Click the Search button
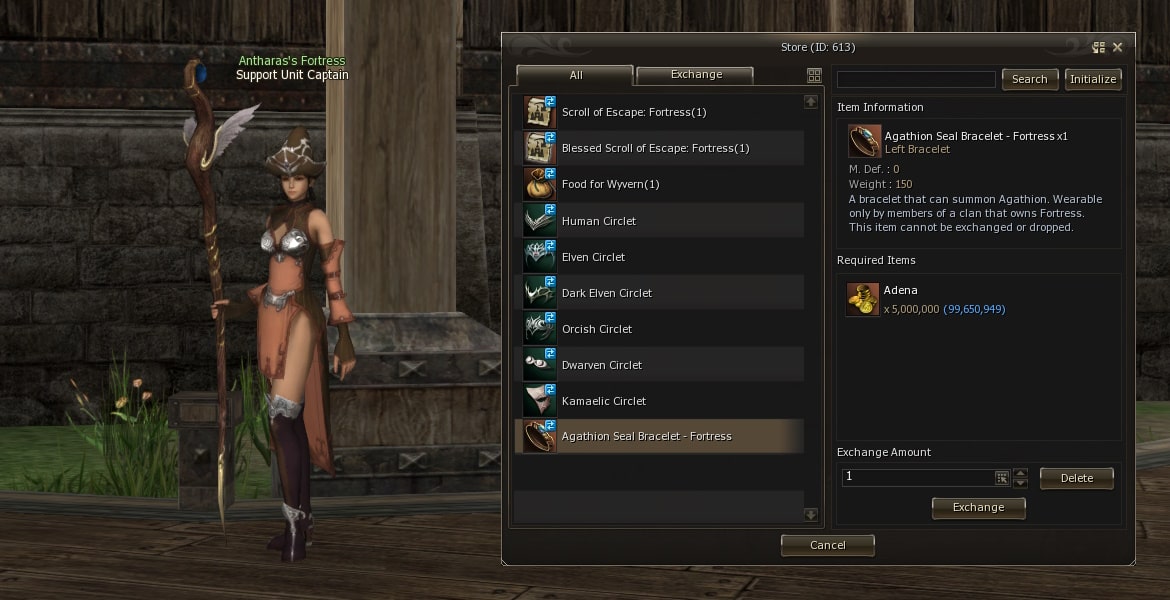Viewport: 1170px width, 600px height. [x=1029, y=79]
